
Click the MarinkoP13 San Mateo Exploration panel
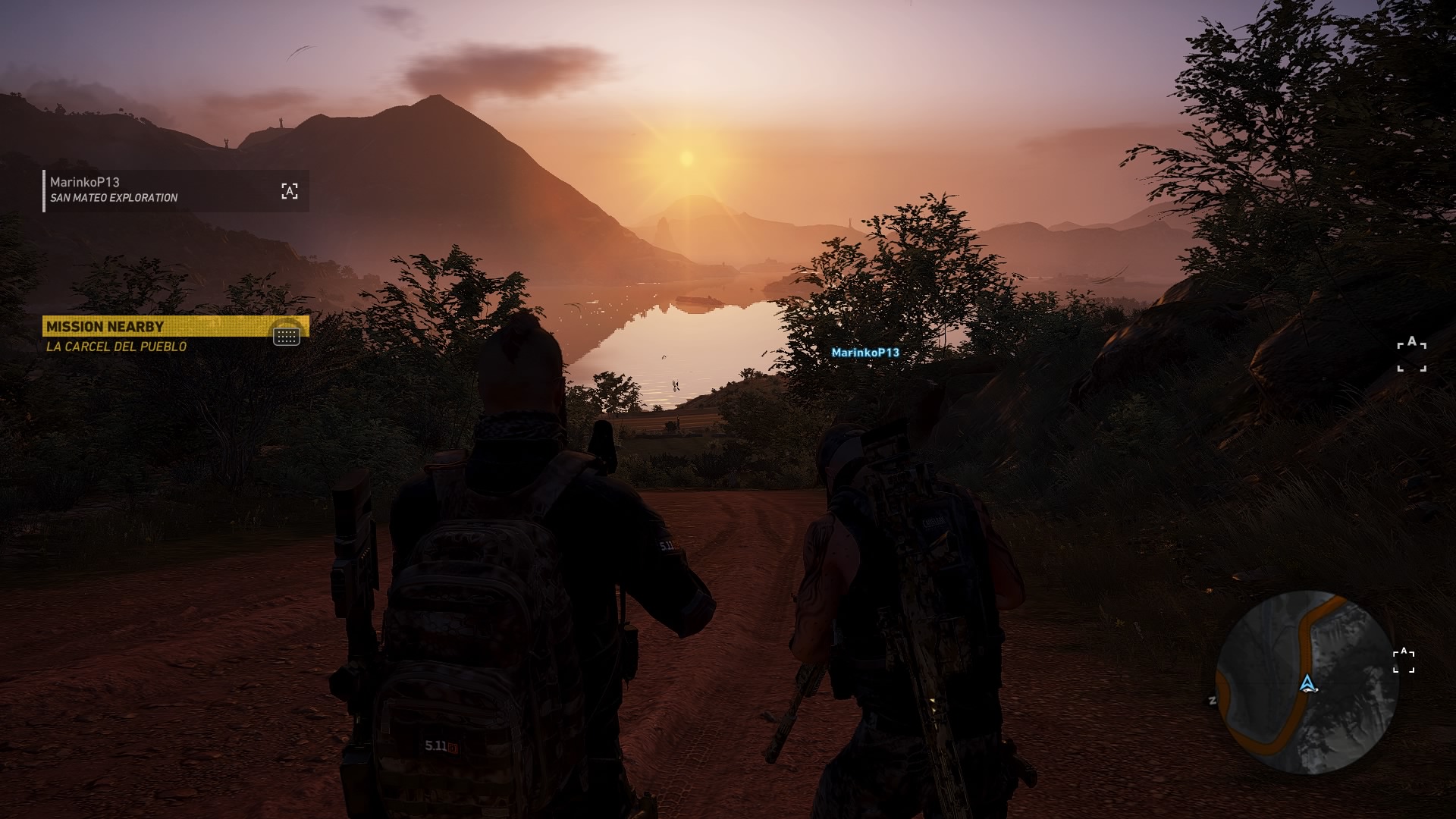point(176,190)
